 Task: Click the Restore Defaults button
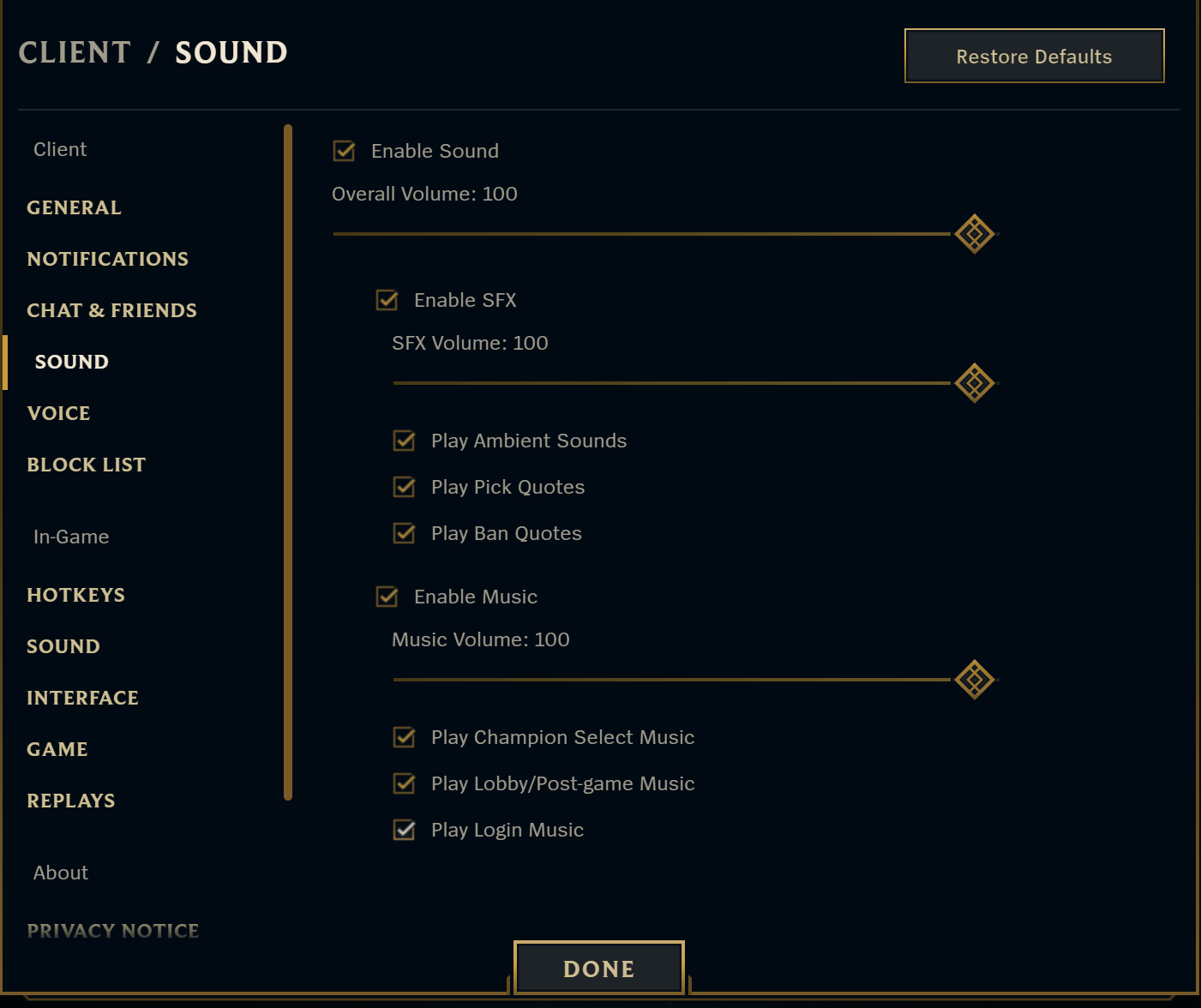coord(1034,56)
